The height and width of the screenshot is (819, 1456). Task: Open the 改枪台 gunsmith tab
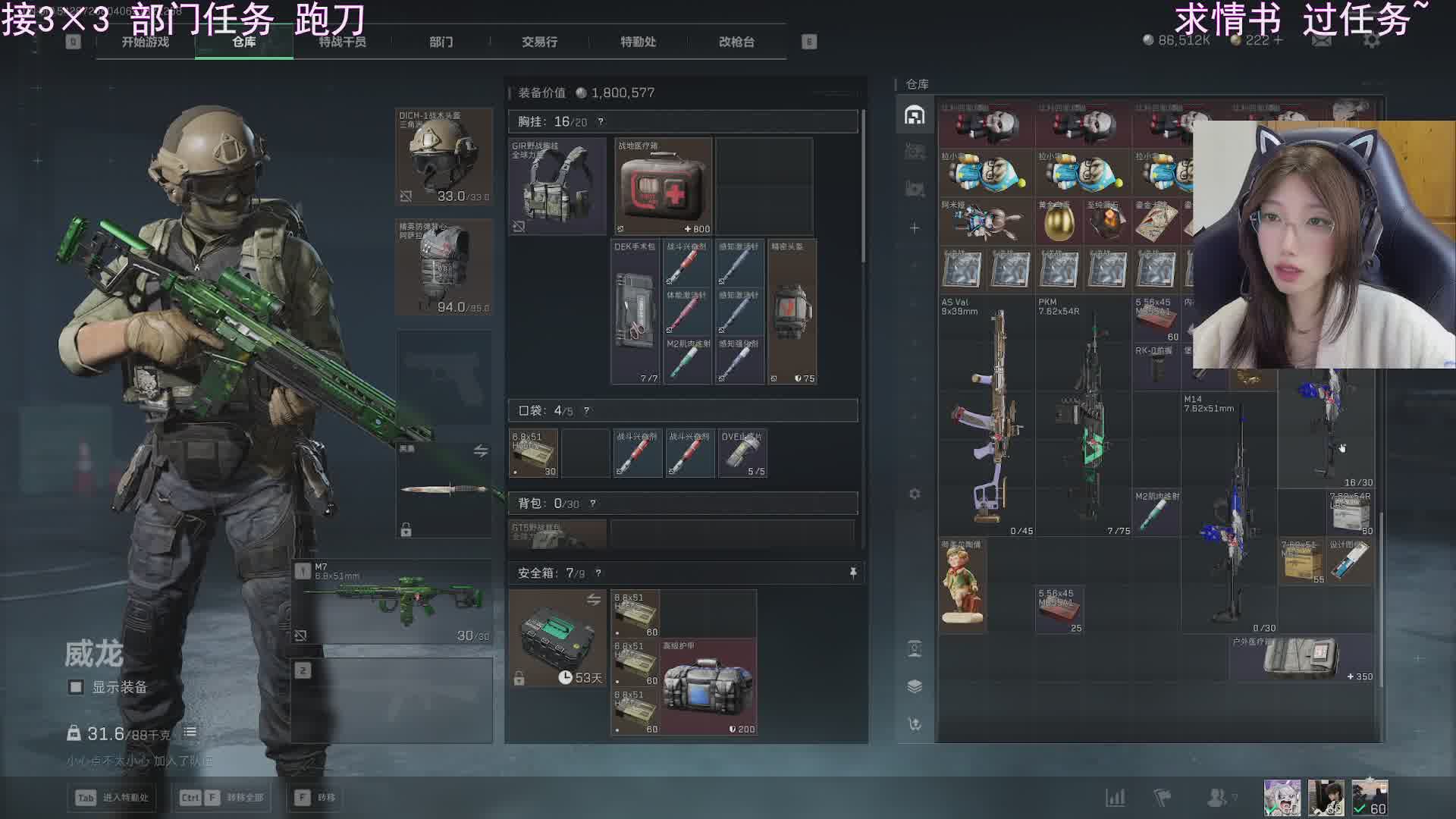736,42
